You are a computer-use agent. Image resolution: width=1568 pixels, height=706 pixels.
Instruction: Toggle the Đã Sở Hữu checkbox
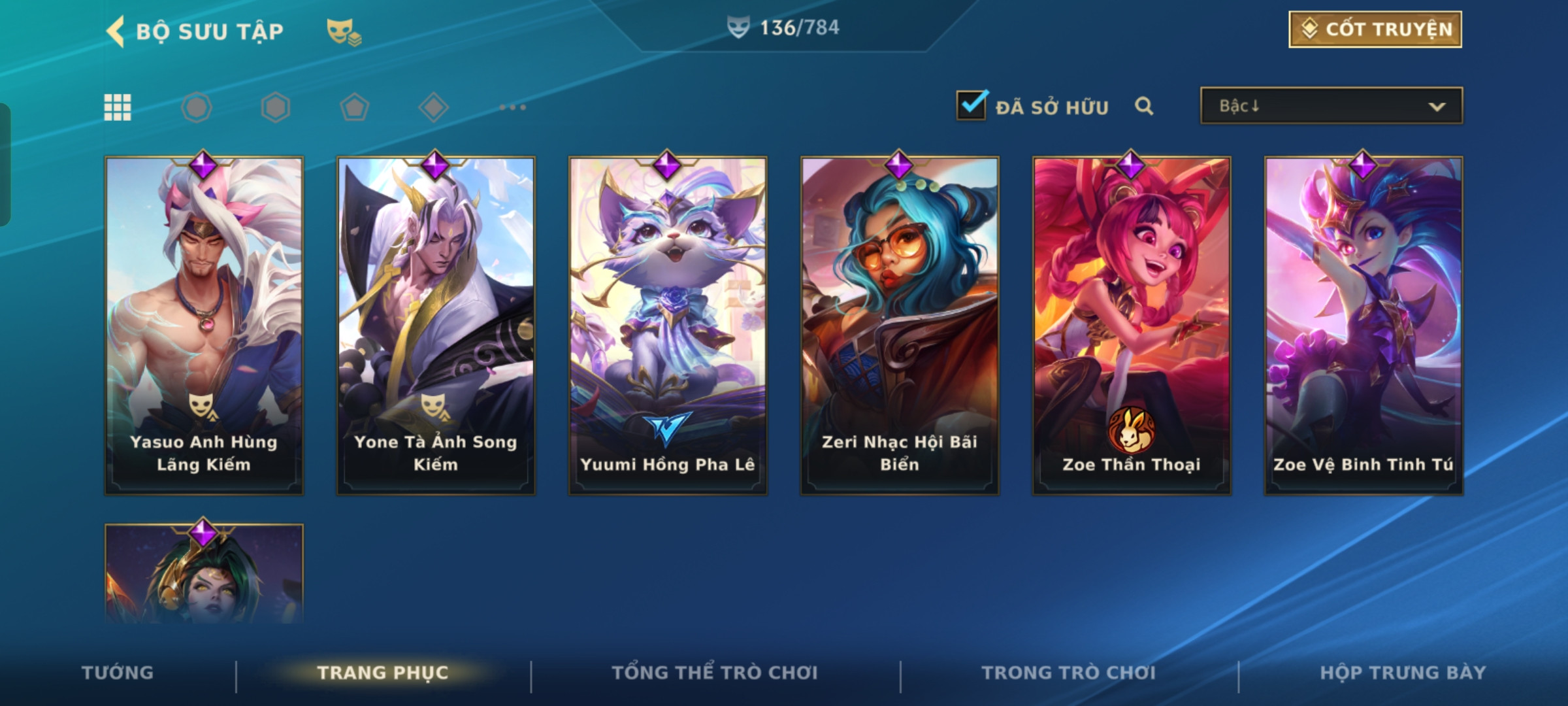pos(971,105)
